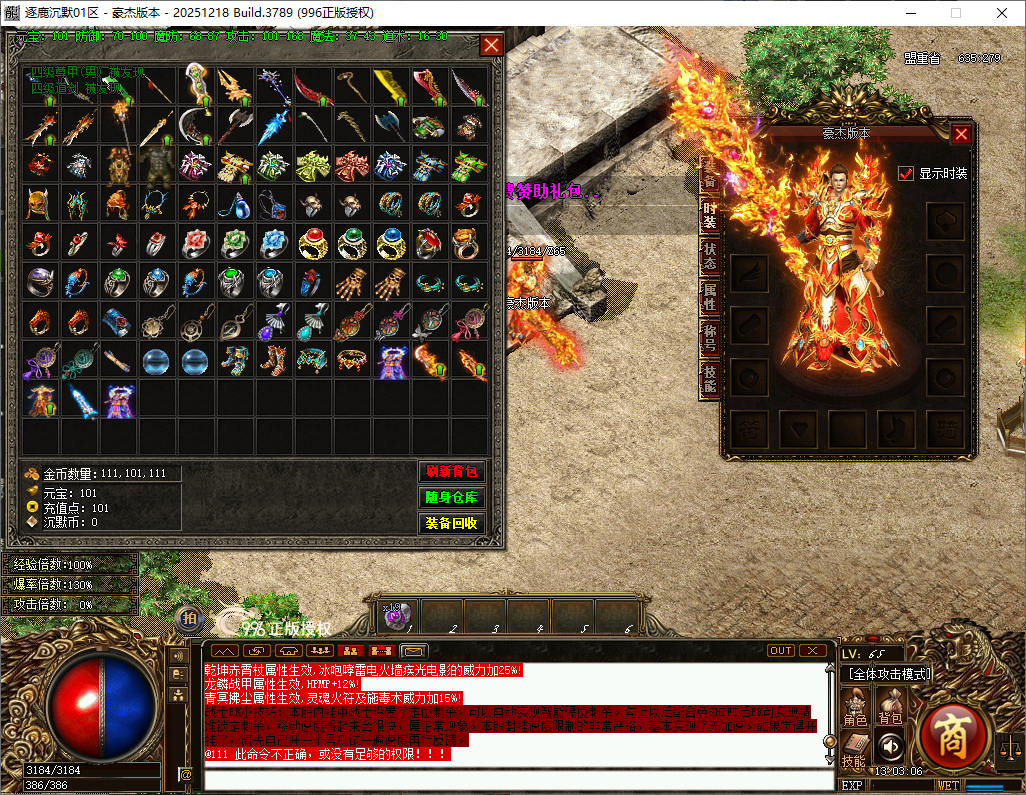Click the OUT button above chat

coord(781,651)
